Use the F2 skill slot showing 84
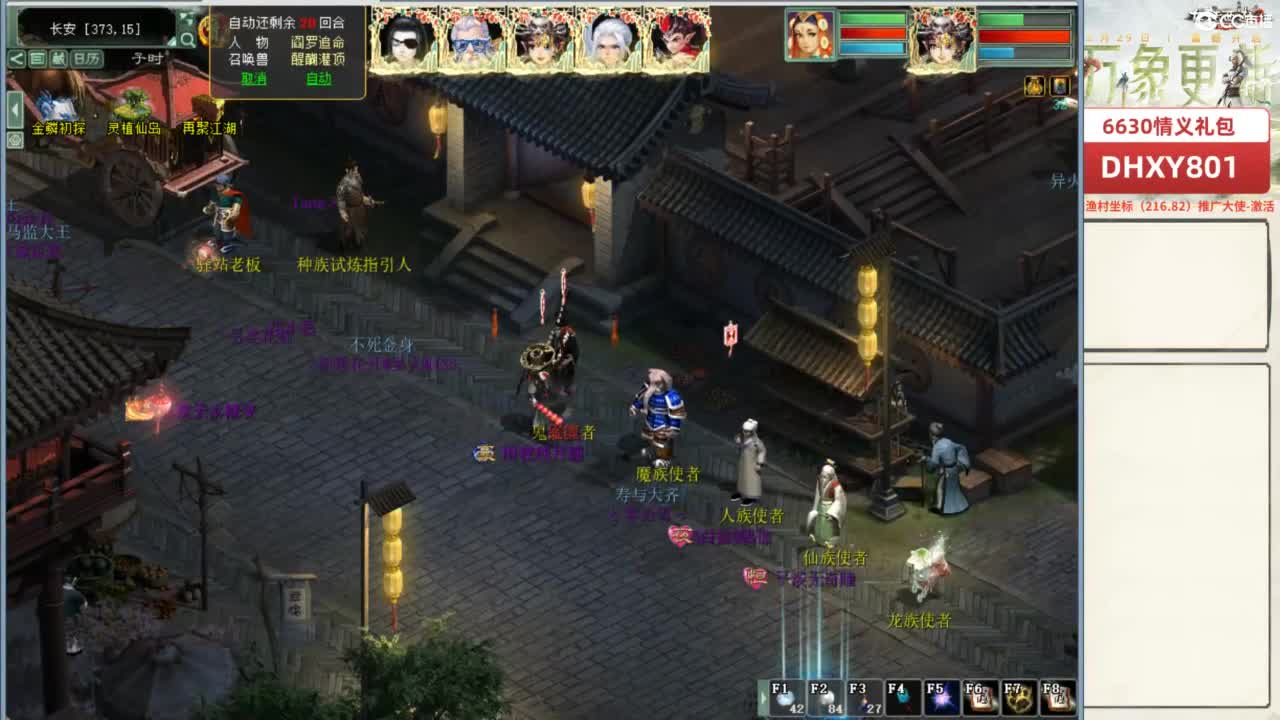 pos(825,698)
